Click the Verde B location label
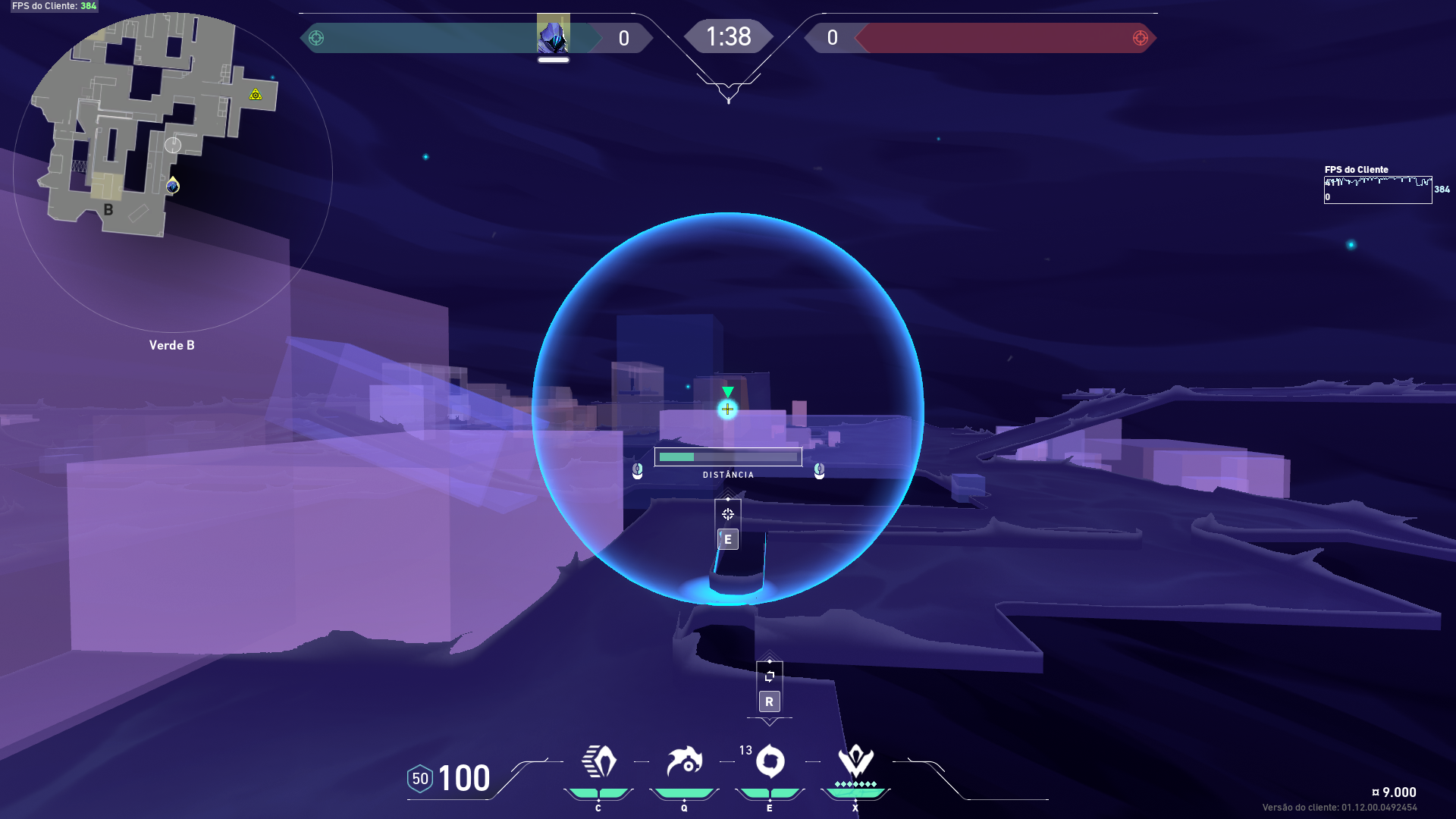Screen dimensions: 1456x819 (171, 345)
